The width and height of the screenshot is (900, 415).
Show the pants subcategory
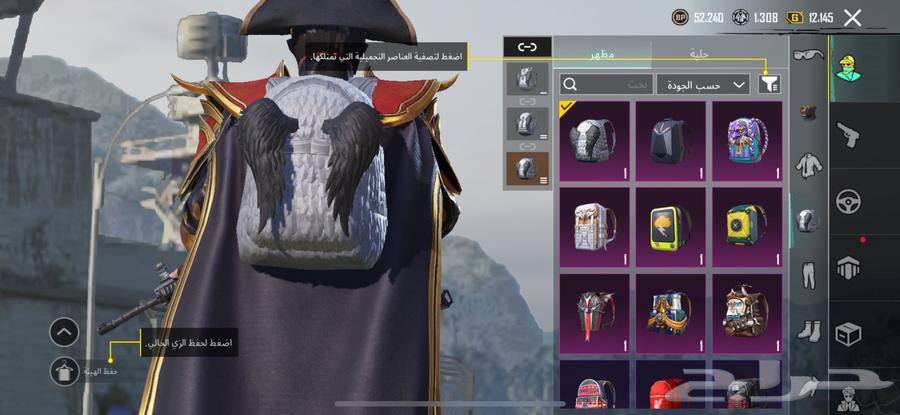coord(809,274)
